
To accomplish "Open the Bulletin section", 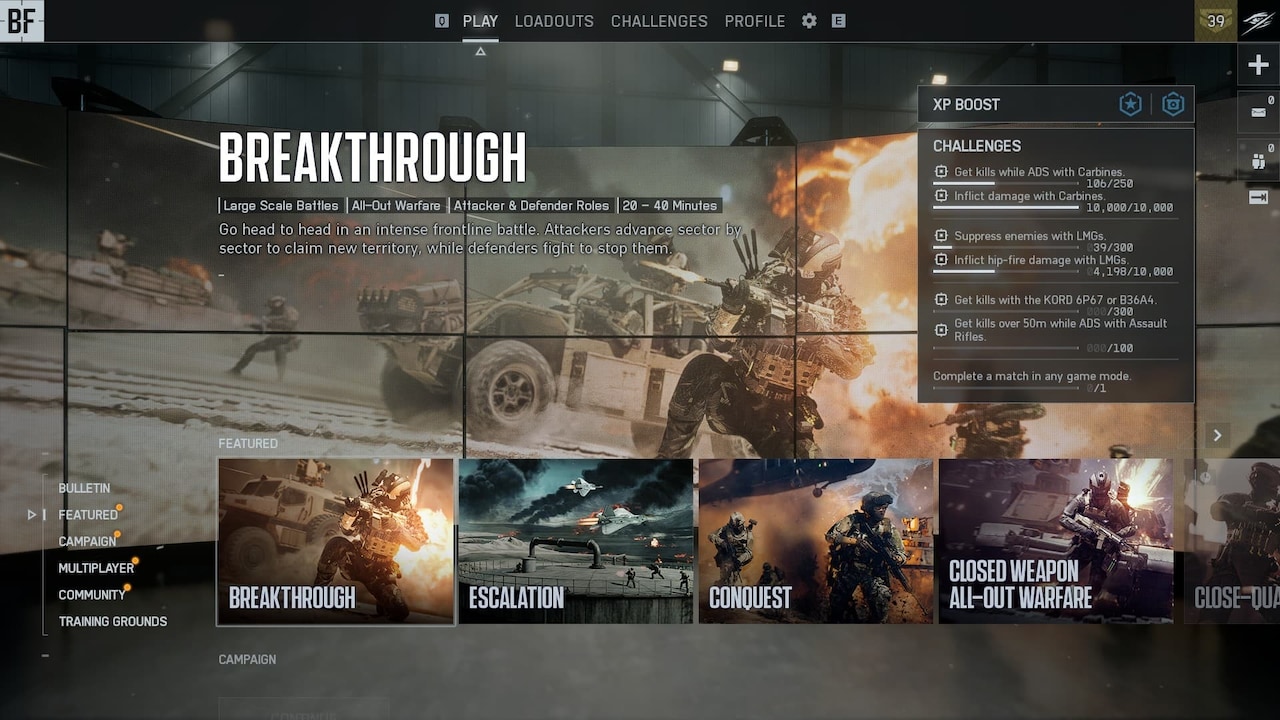I will coord(84,488).
